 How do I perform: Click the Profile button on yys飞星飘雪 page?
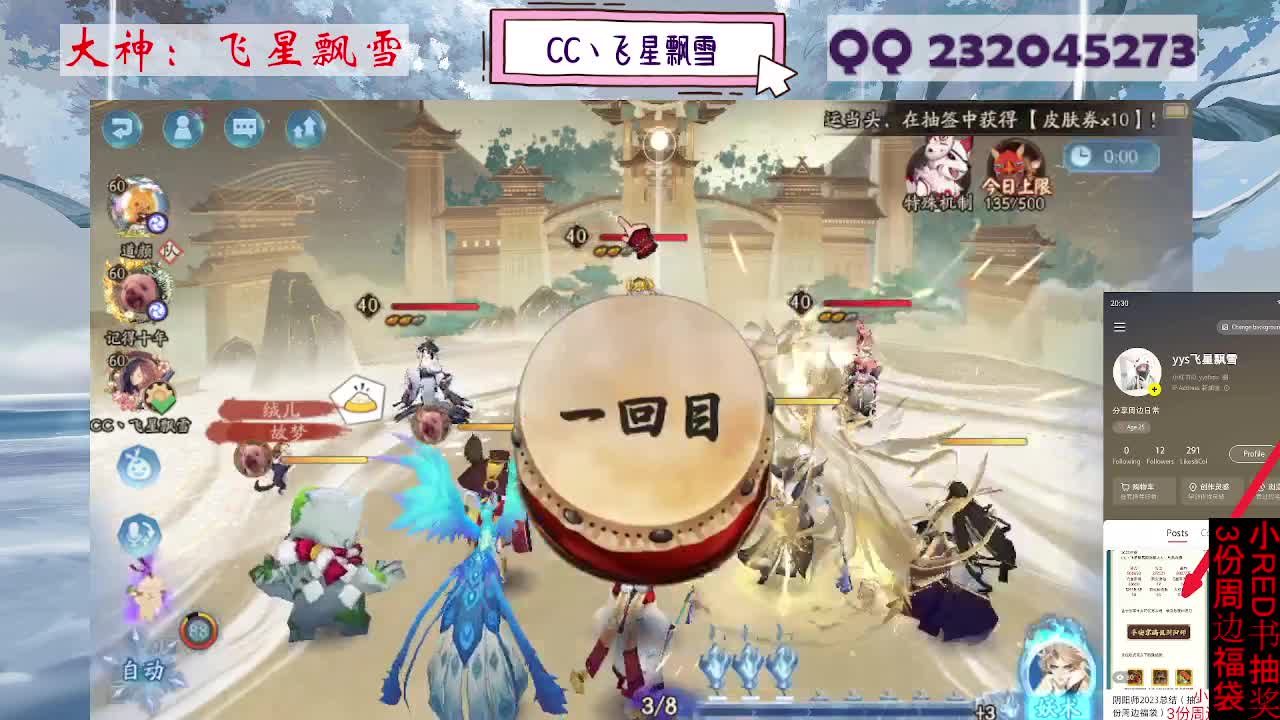coord(1253,452)
